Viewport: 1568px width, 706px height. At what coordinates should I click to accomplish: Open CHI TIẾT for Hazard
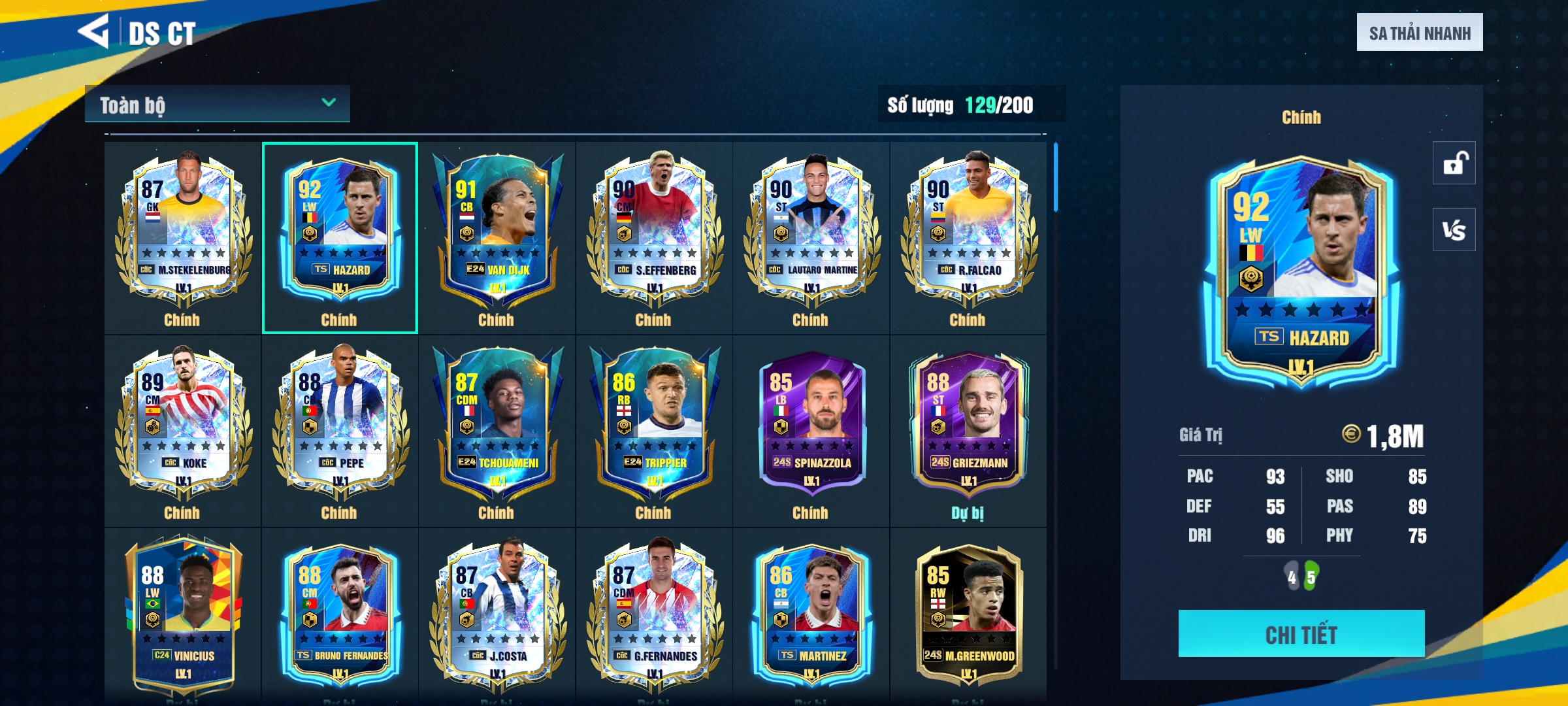point(1301,633)
